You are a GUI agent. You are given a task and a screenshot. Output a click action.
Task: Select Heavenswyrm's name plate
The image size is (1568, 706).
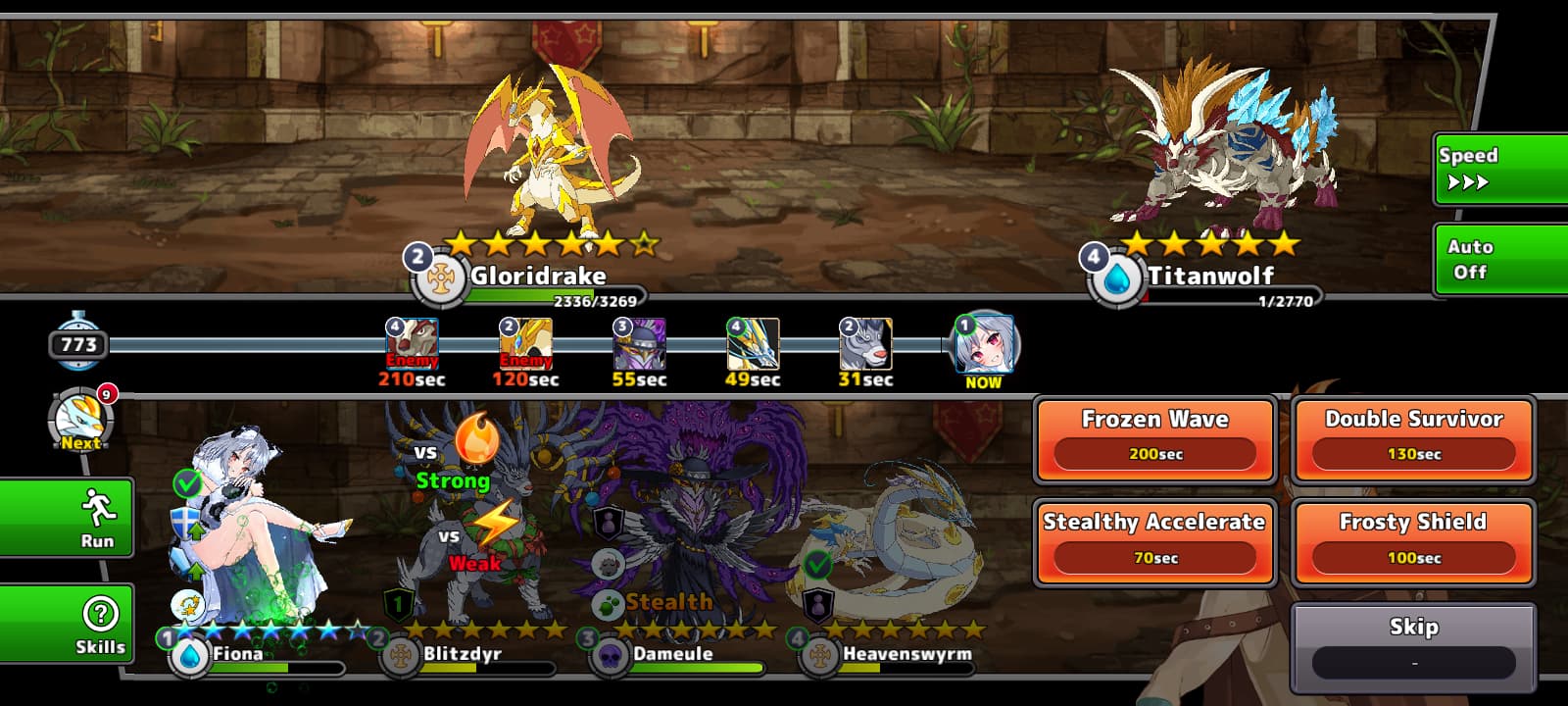906,654
